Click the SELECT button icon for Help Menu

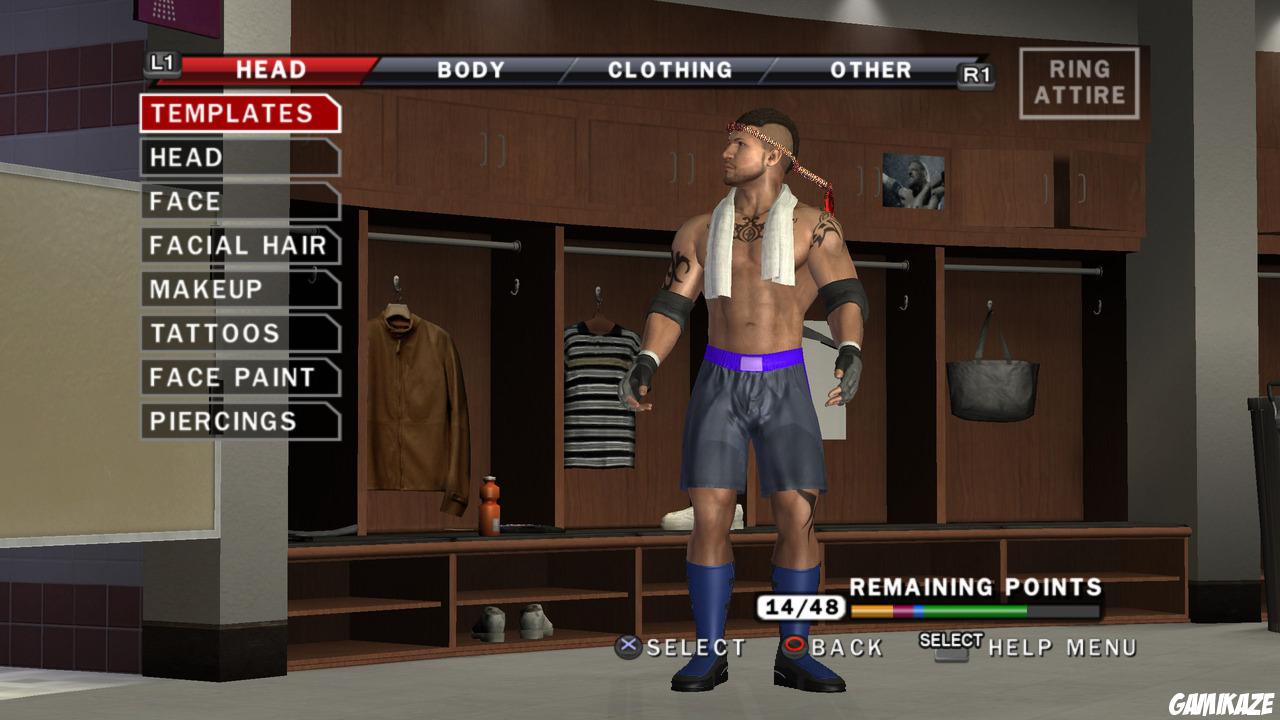pos(953,644)
